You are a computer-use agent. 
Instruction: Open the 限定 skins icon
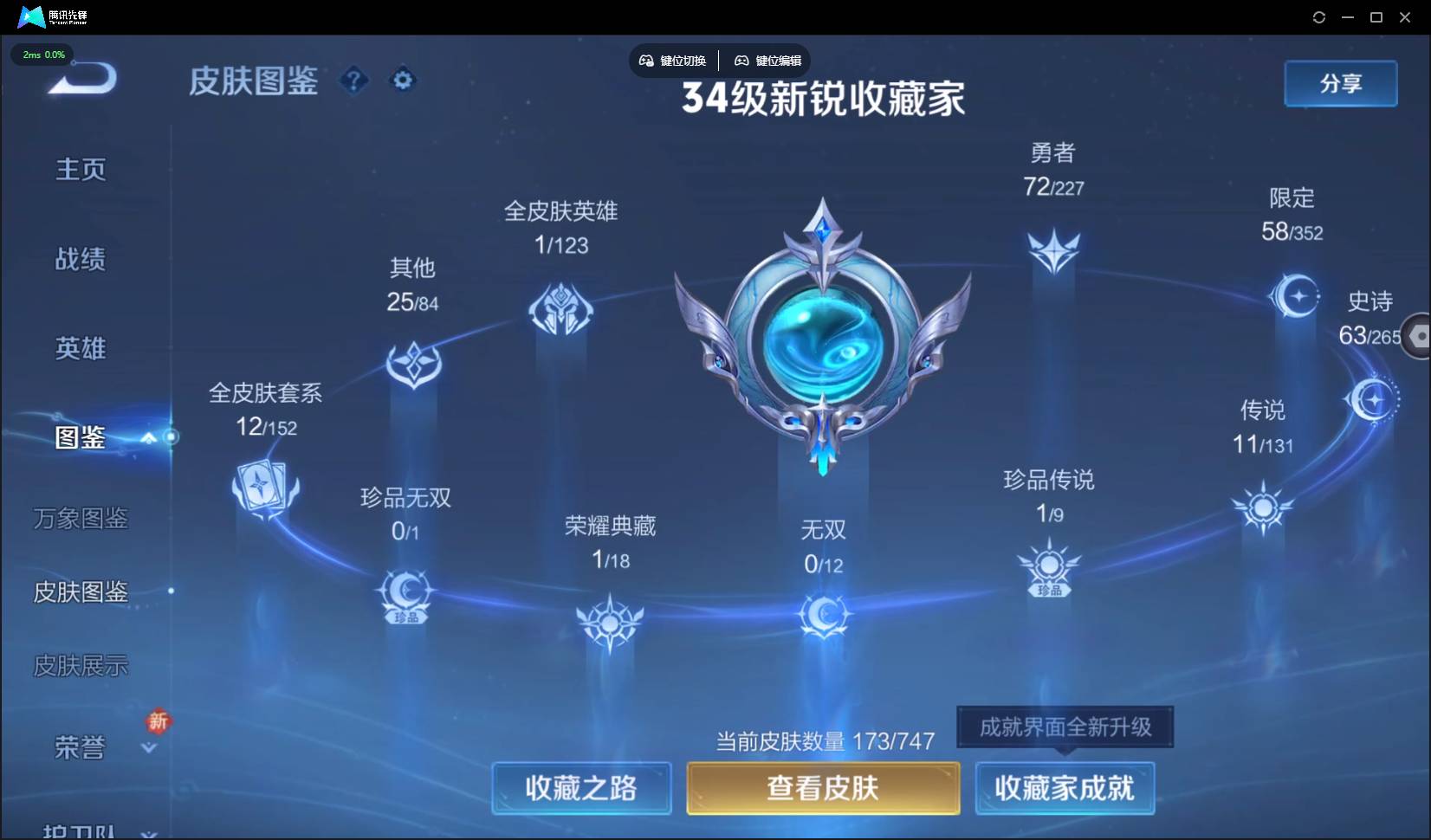pos(1294,294)
